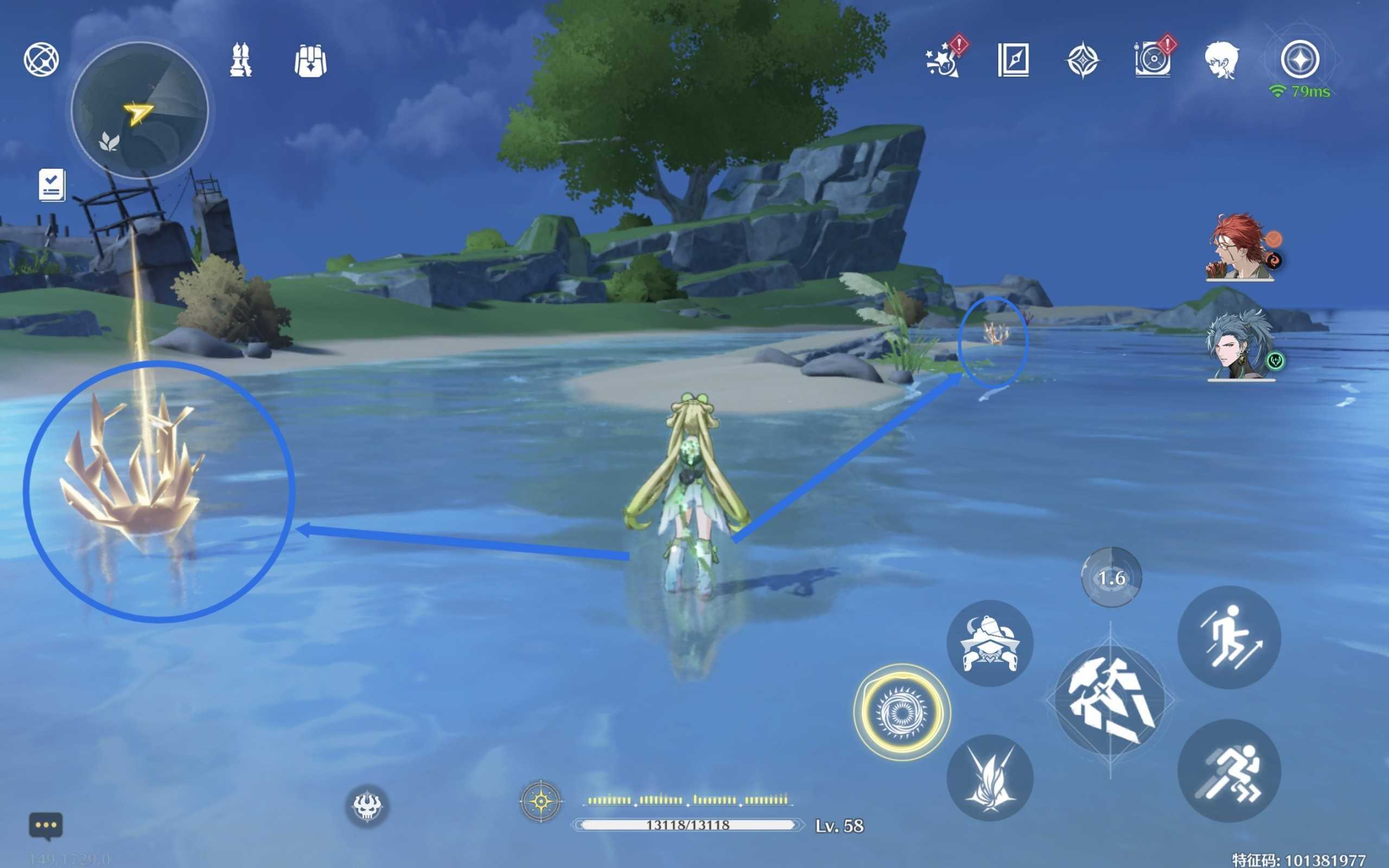Open the record player icon with alert
The image size is (1389, 868).
(1152, 60)
